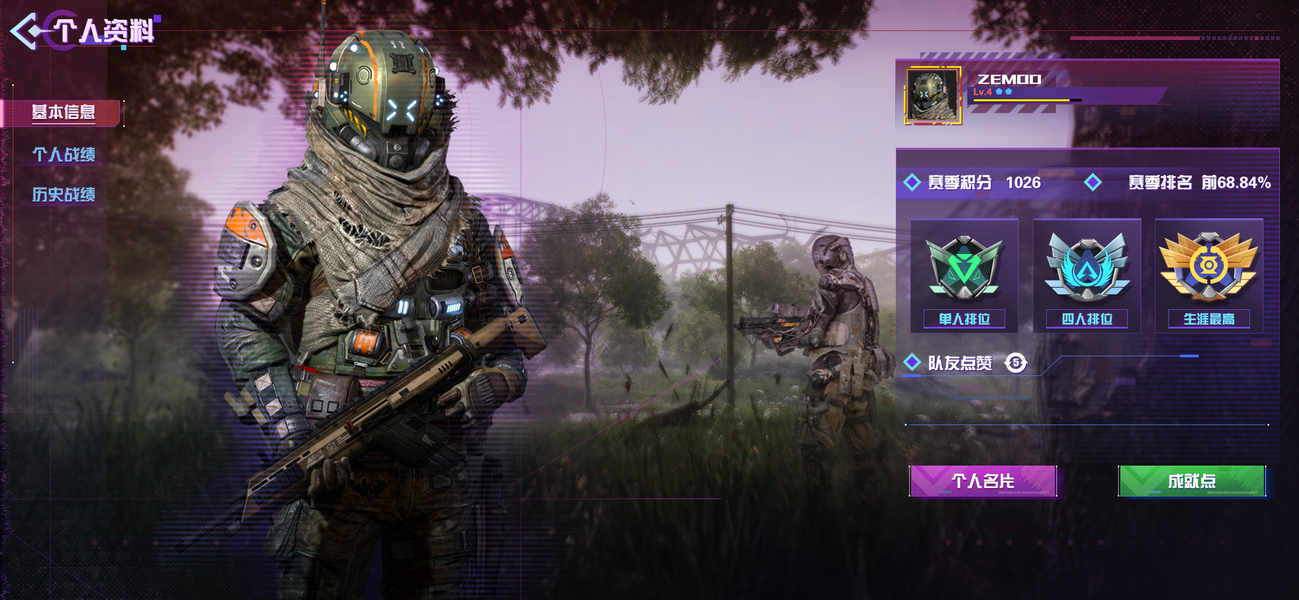Click the 队友点赞 likes counter icon
Screen dimensions: 1299x600
tap(1016, 363)
